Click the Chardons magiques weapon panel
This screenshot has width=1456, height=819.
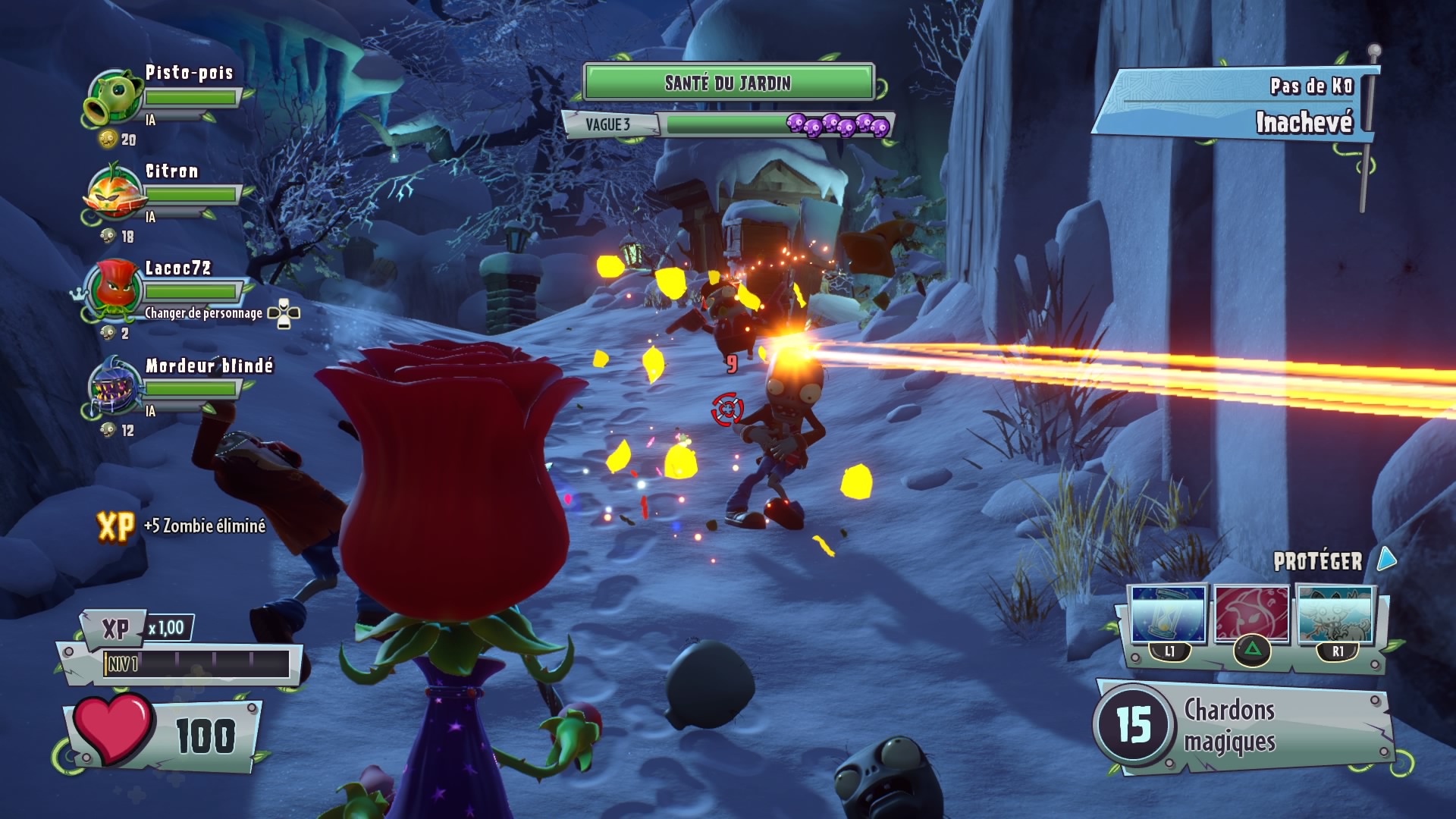pyautogui.click(x=1244, y=726)
